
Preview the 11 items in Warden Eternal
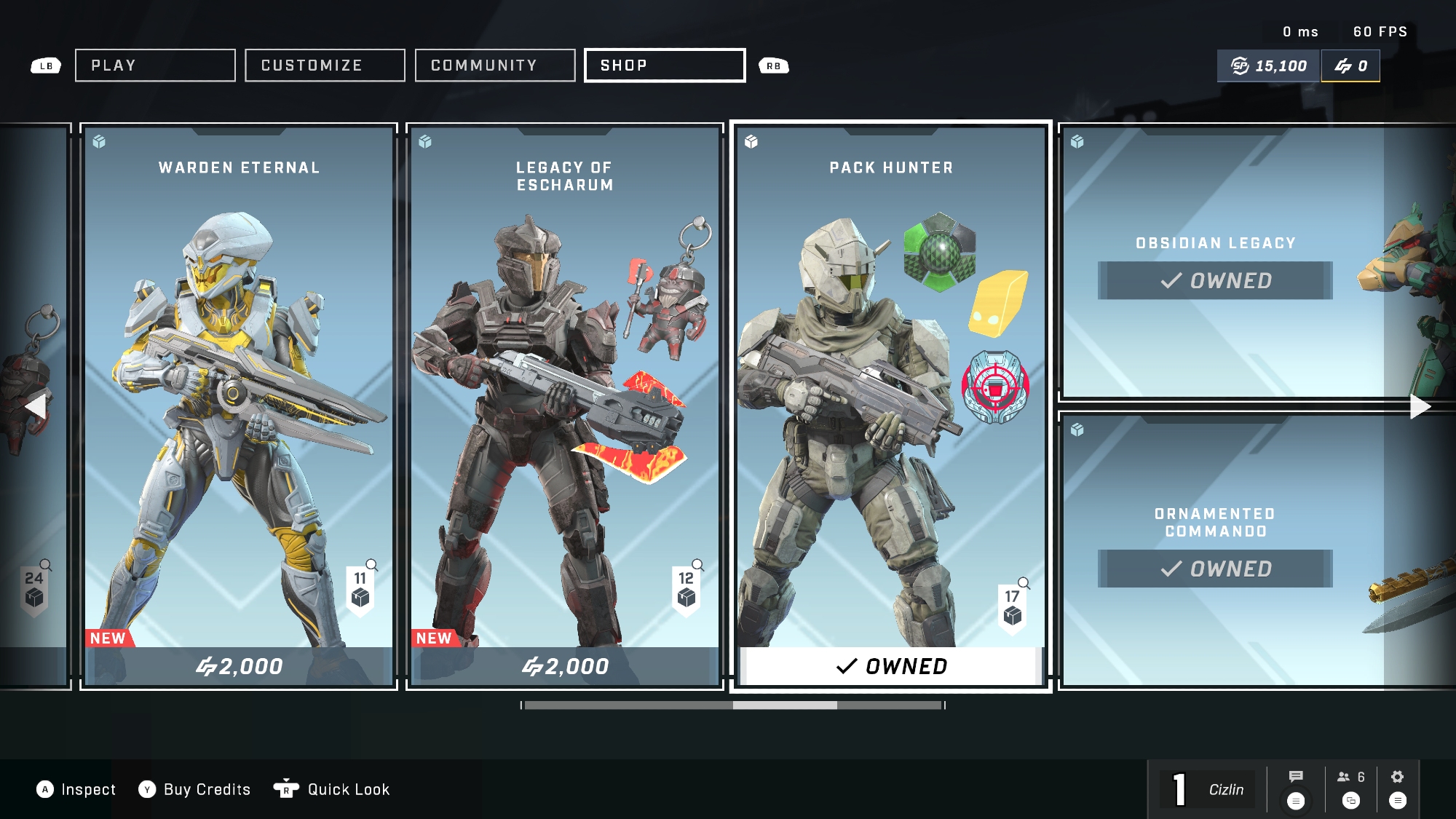(x=360, y=587)
